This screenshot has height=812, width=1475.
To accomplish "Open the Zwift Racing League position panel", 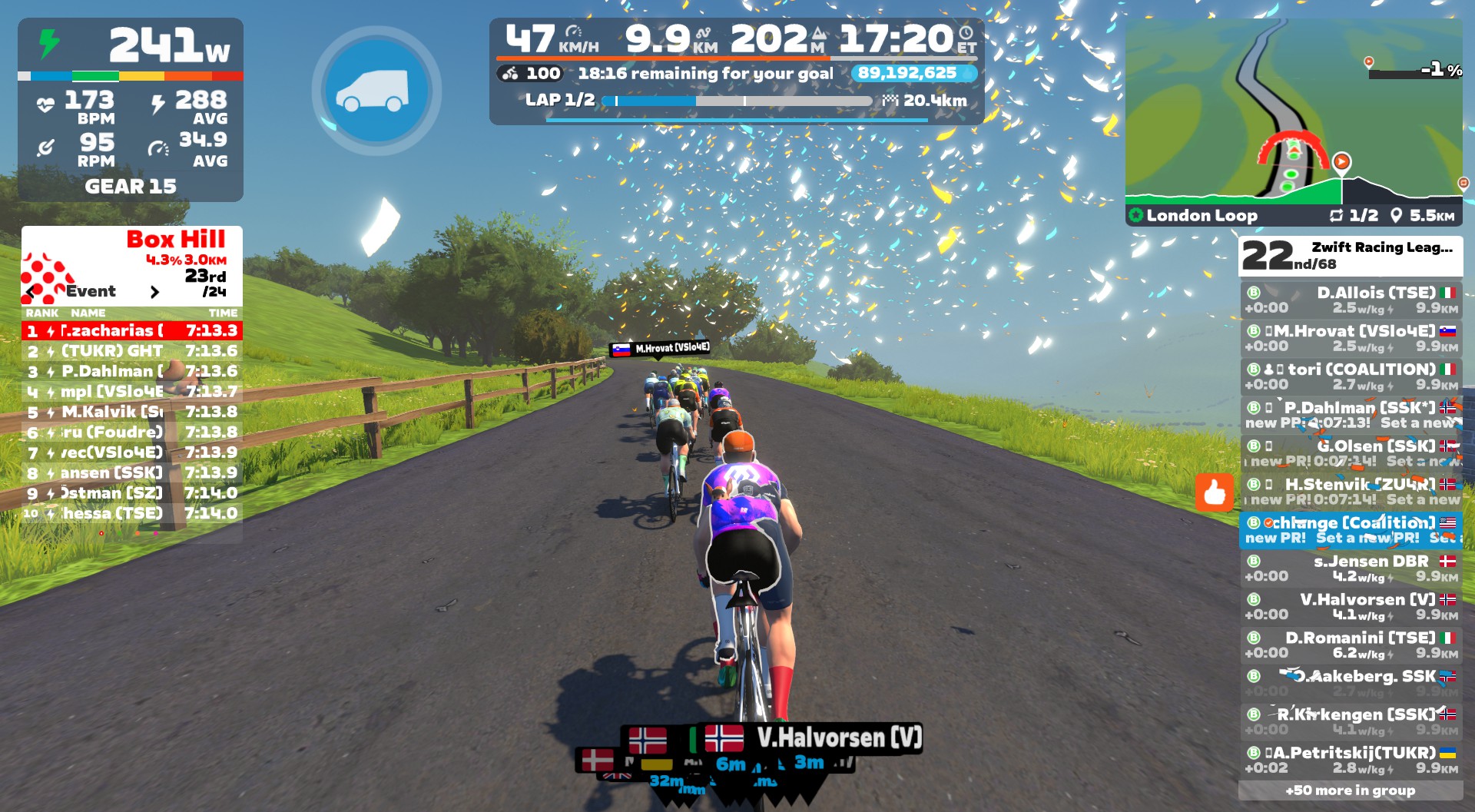I will tap(1350, 256).
